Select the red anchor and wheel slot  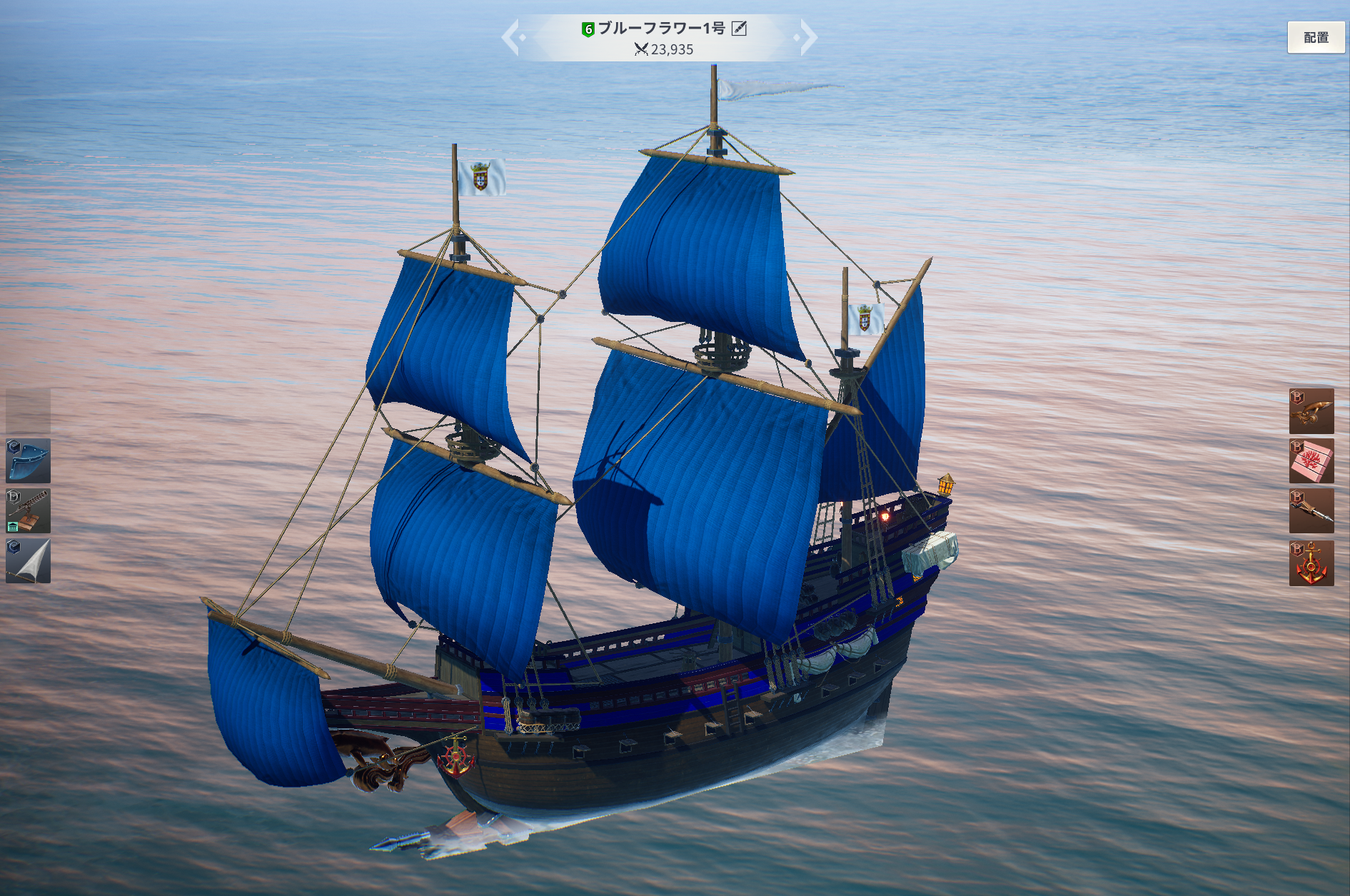coord(1311,563)
